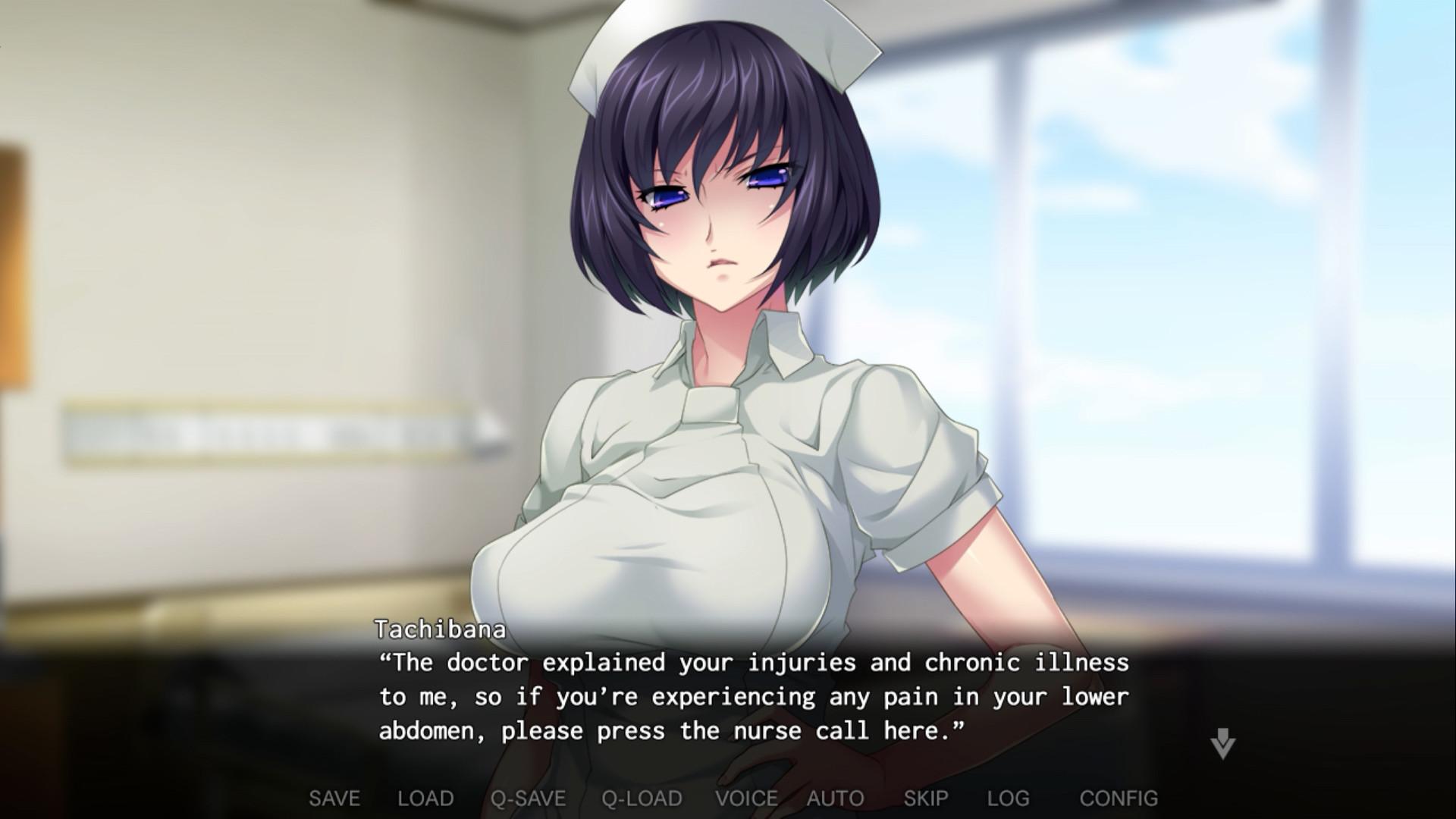
Task: Click the bouncing advance arrow indicator
Action: [1222, 743]
